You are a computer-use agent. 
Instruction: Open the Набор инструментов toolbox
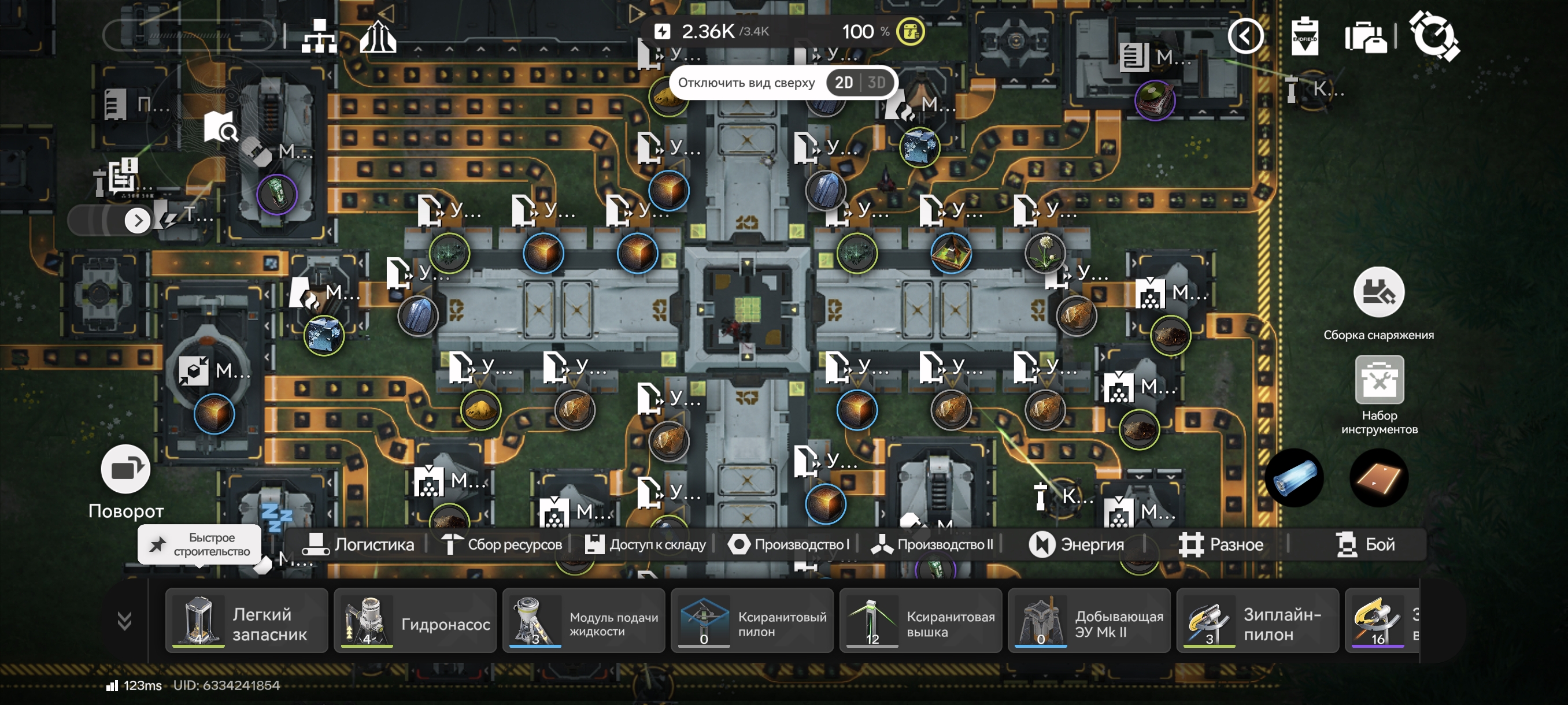tap(1380, 381)
